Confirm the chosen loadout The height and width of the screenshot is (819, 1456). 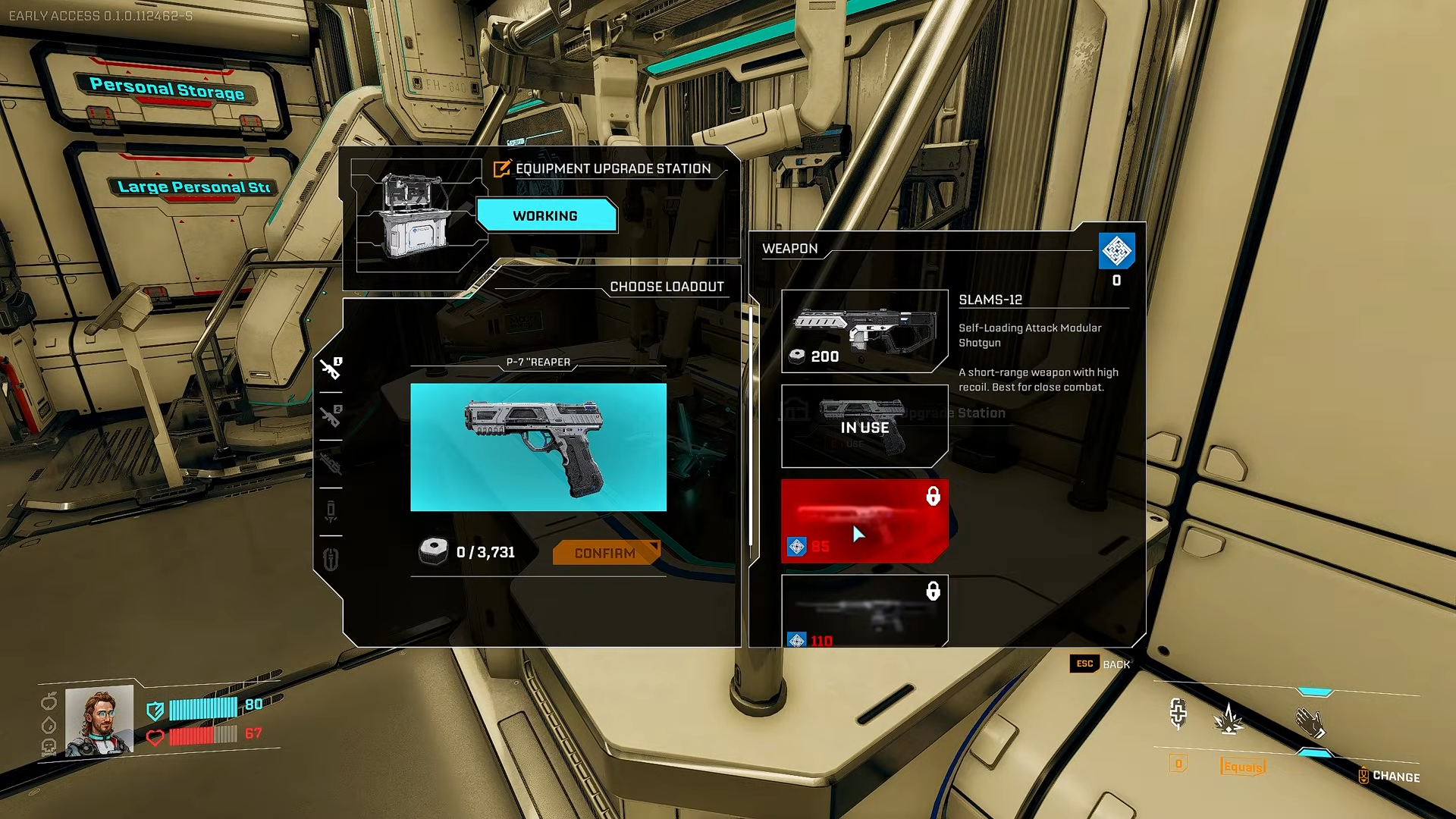(x=605, y=553)
